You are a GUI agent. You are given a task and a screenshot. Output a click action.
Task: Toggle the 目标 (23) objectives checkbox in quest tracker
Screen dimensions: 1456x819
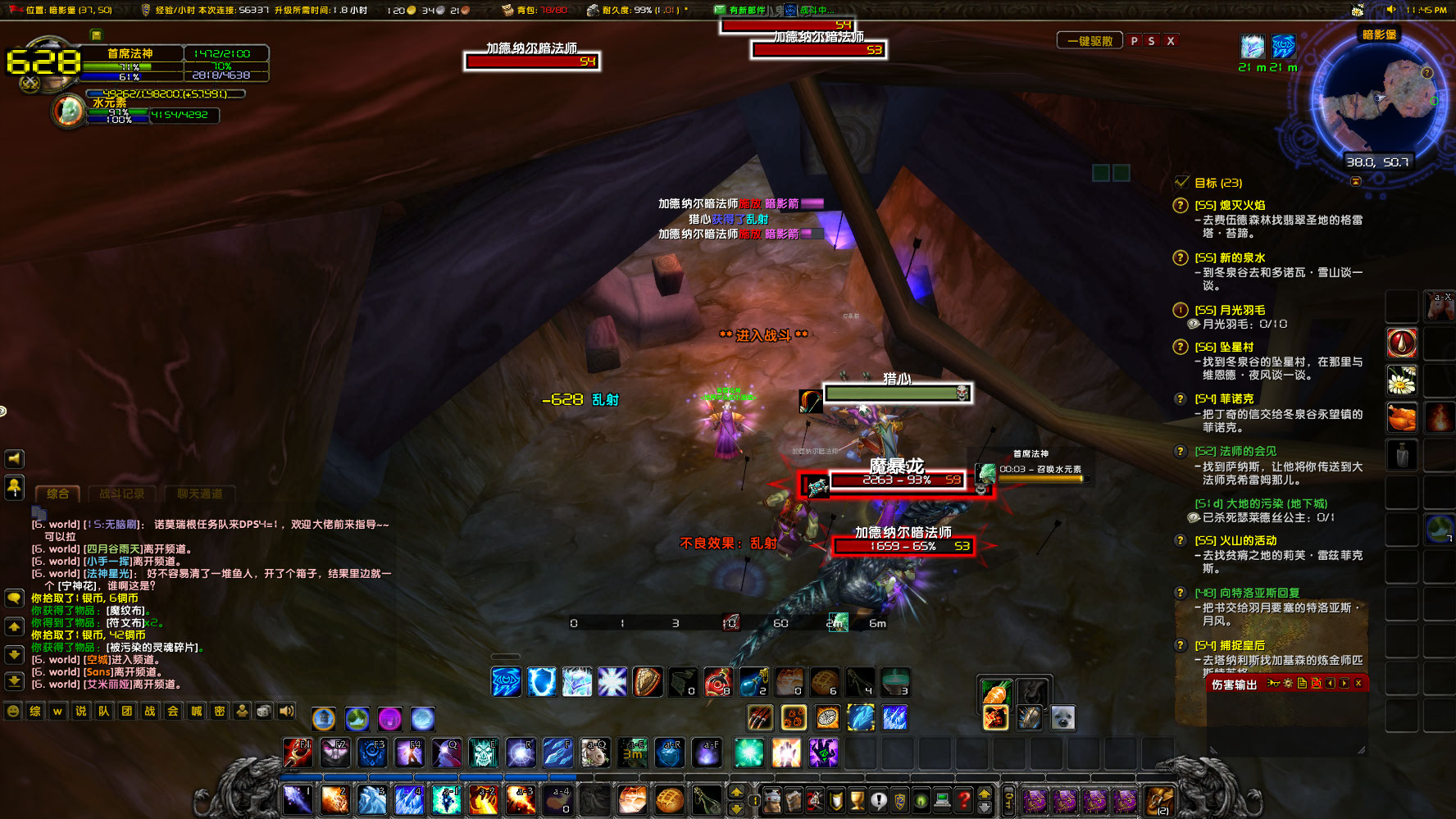point(1181,183)
